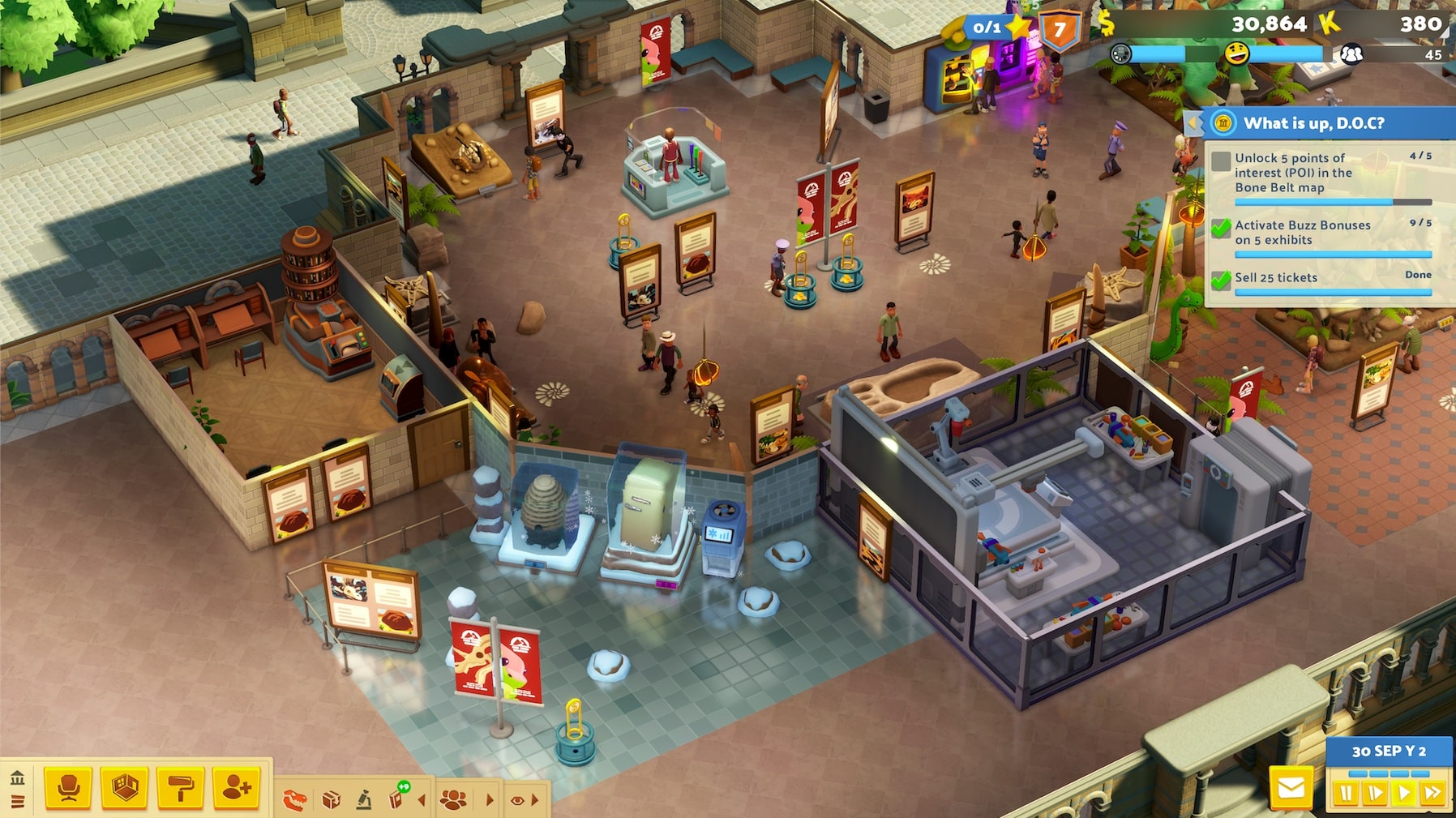Toggle the checkbox for Unlock 5 POI objective
This screenshot has height=818, width=1456.
tap(1221, 161)
